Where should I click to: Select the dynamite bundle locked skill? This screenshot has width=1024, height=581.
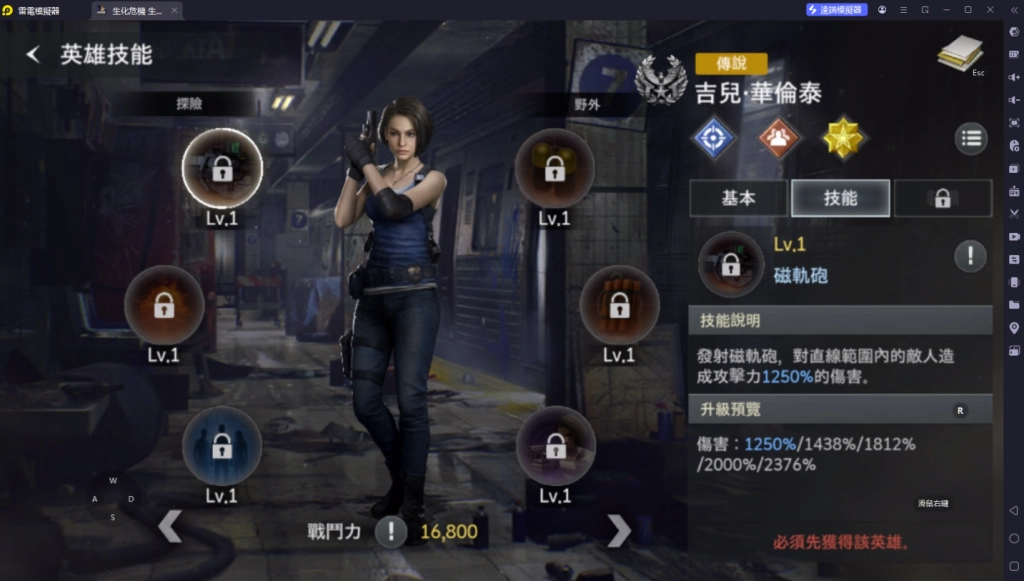tap(619, 305)
